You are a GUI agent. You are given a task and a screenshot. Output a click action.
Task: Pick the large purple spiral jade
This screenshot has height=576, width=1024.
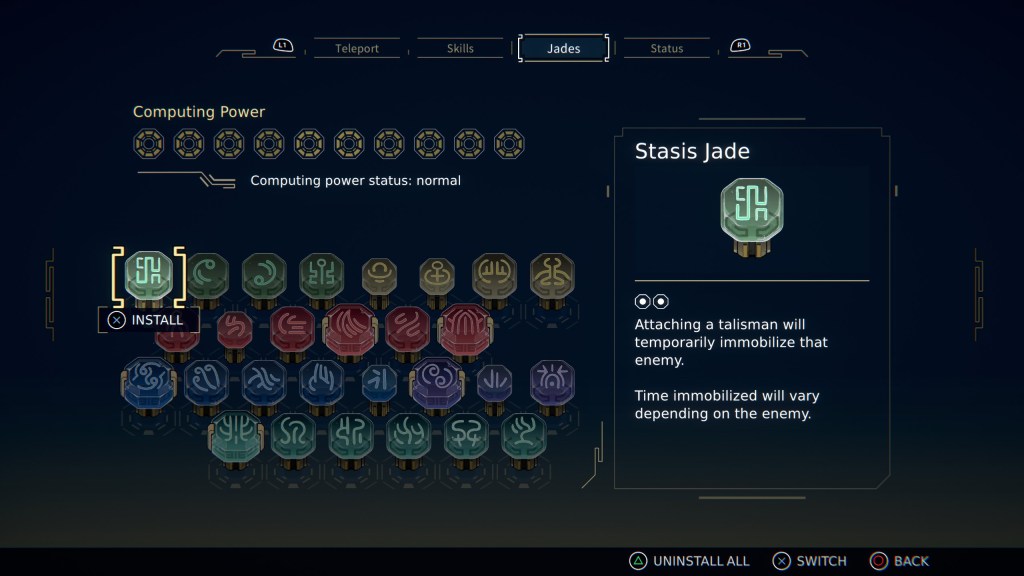click(437, 383)
